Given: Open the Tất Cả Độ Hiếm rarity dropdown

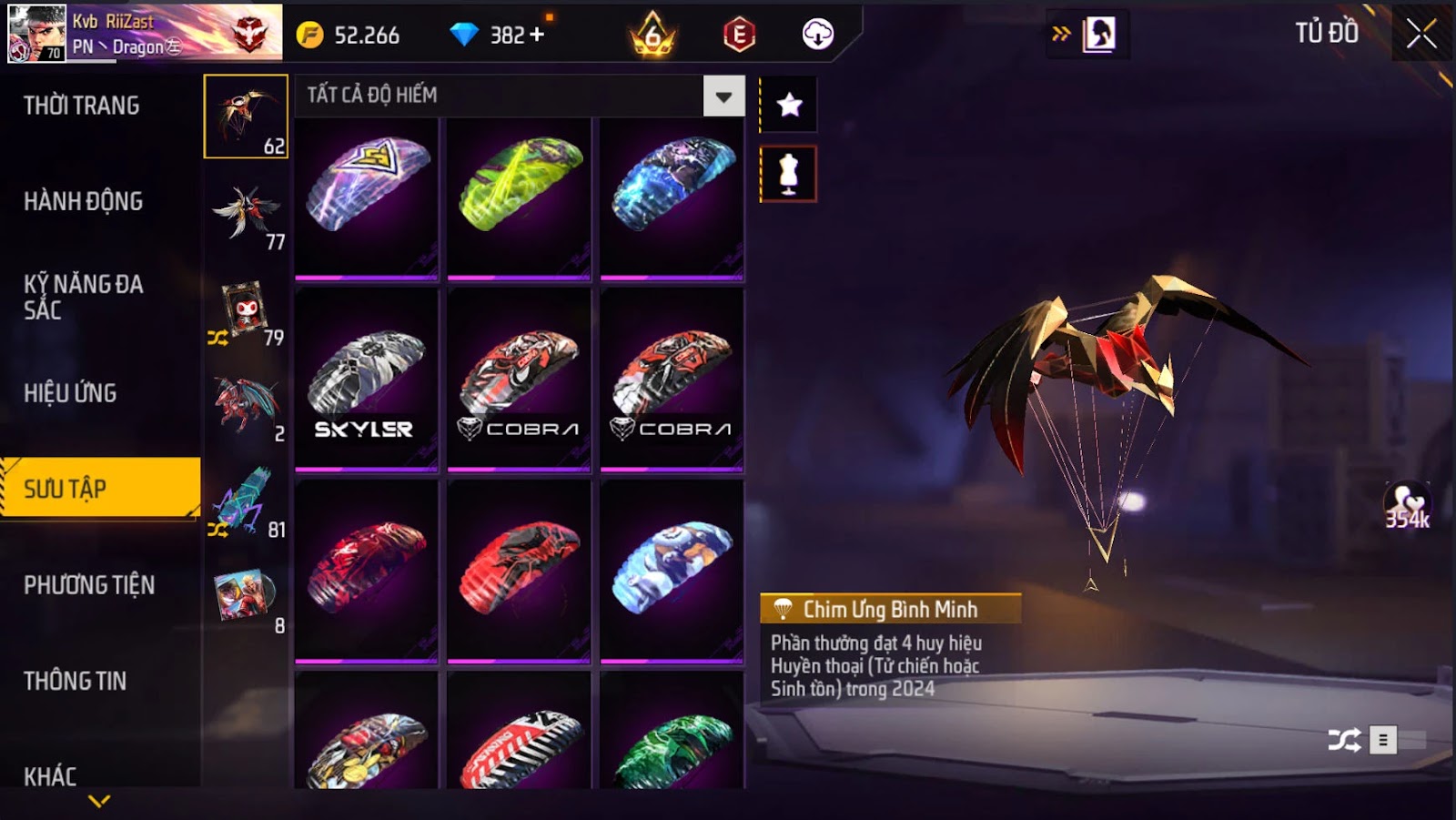Looking at the screenshot, I should tap(723, 96).
